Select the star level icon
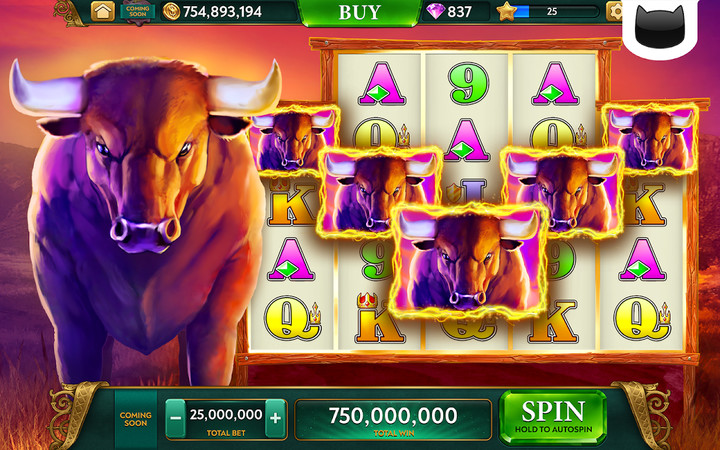Image resolution: width=720 pixels, height=450 pixels. pyautogui.click(x=506, y=12)
